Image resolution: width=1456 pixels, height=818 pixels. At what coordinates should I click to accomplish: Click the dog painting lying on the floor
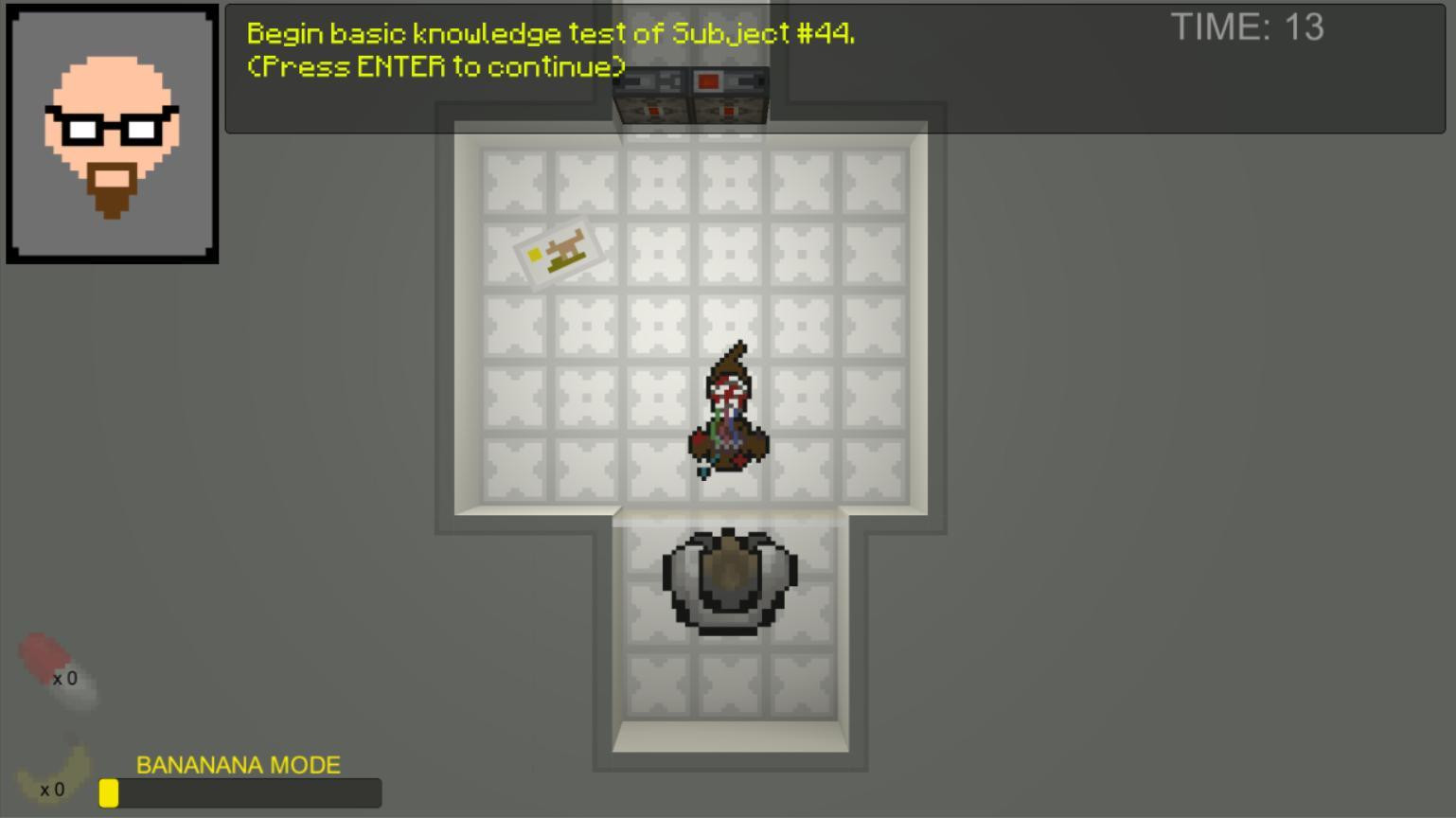pos(559,251)
